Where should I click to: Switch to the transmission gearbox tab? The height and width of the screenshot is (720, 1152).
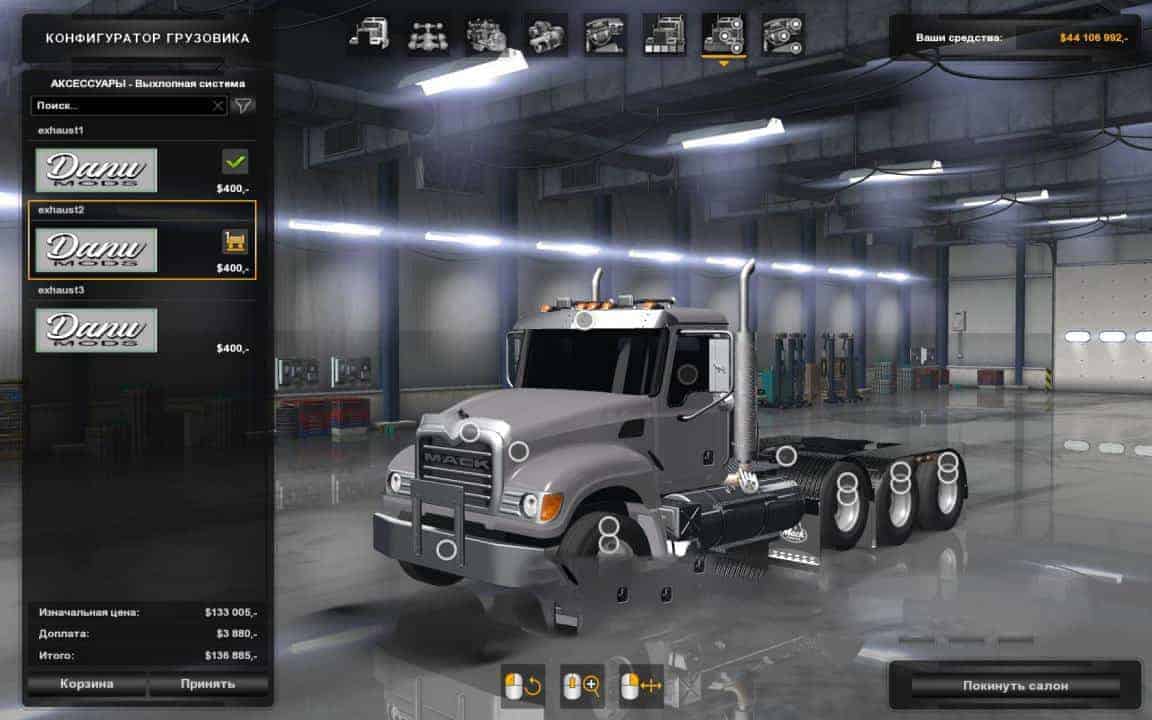pyautogui.click(x=546, y=34)
